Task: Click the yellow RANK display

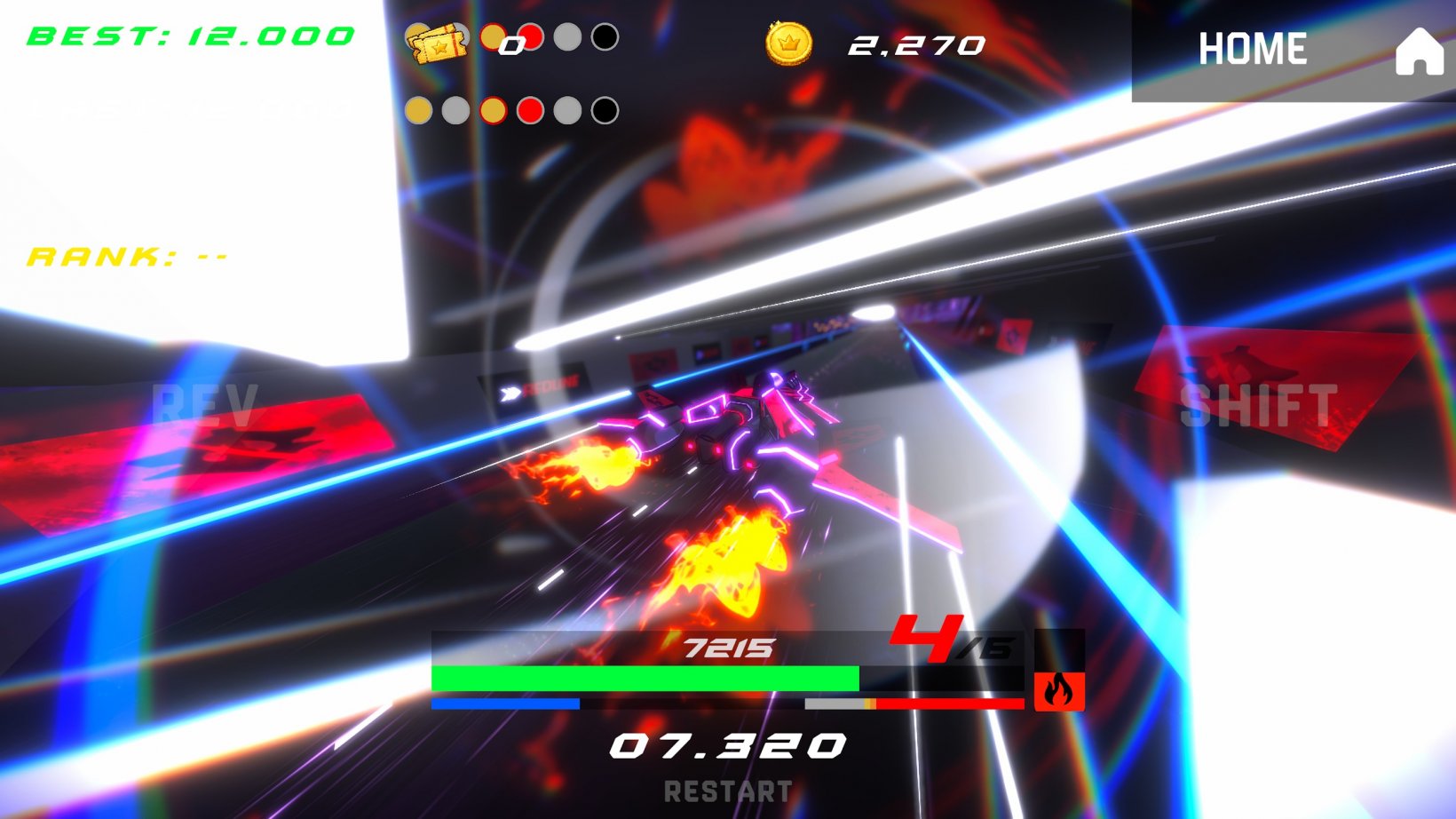Action: [127, 257]
